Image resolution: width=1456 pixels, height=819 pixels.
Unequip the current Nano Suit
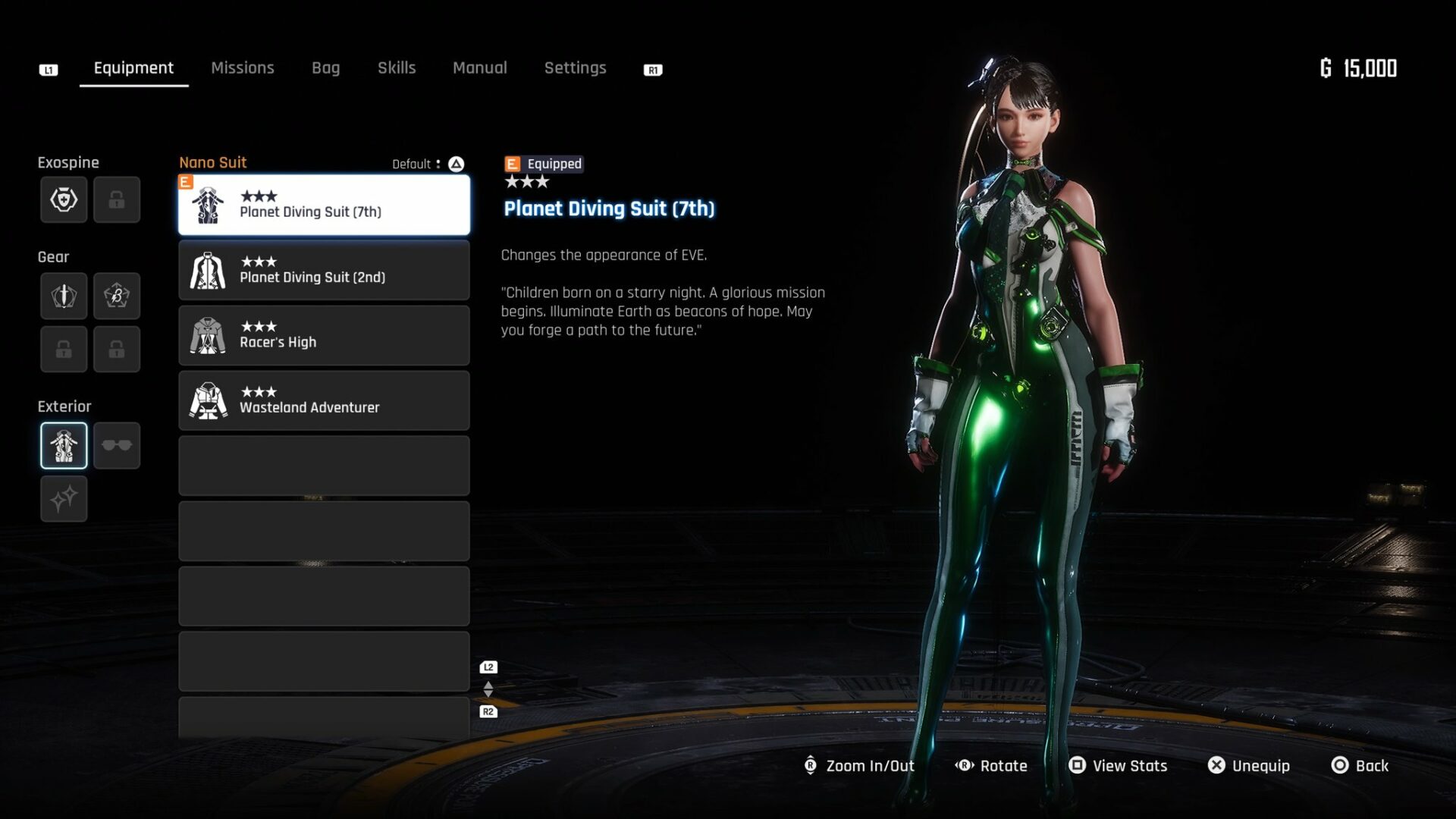1249,766
